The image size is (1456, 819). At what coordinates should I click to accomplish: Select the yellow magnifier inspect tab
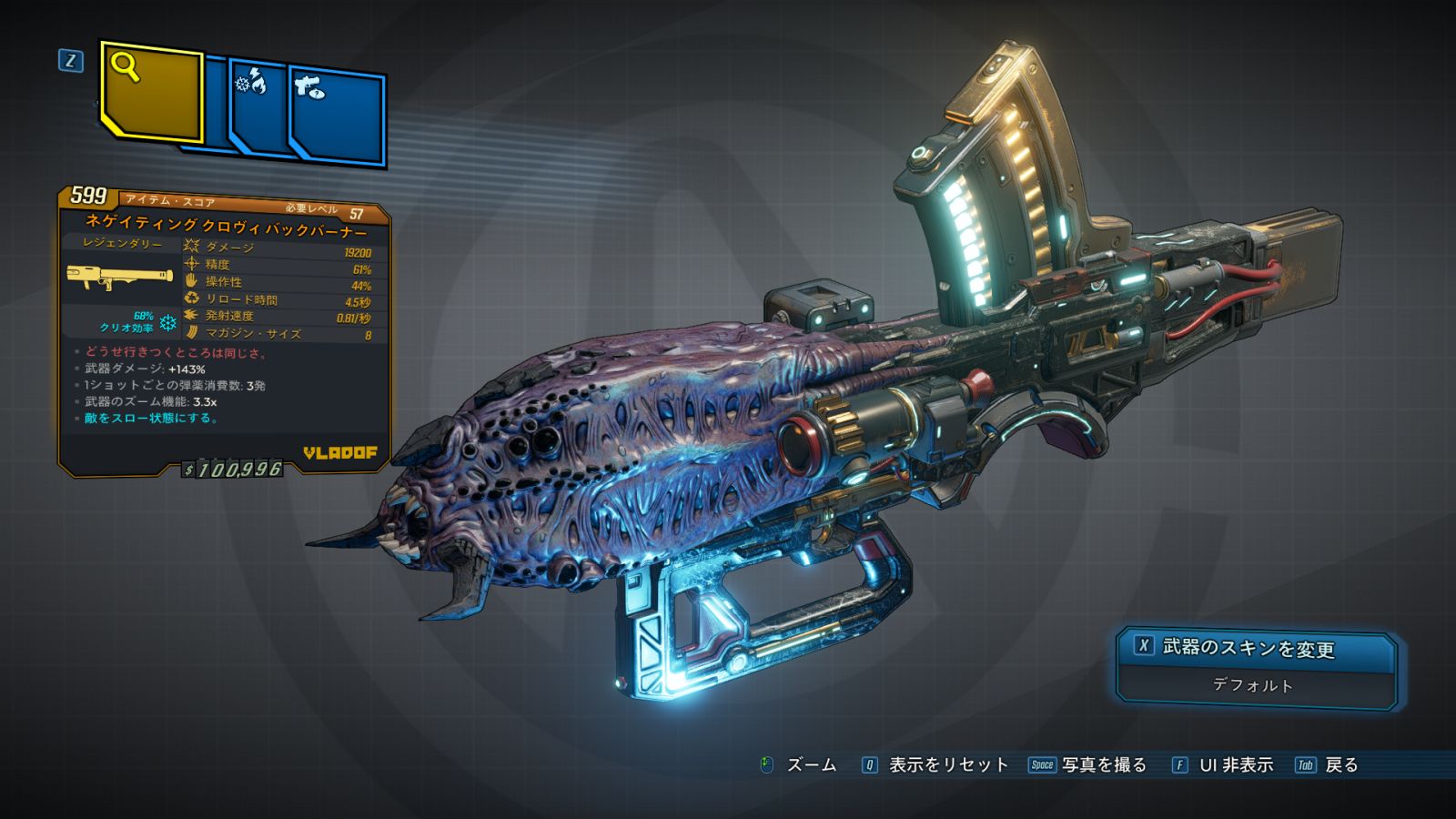(151, 92)
